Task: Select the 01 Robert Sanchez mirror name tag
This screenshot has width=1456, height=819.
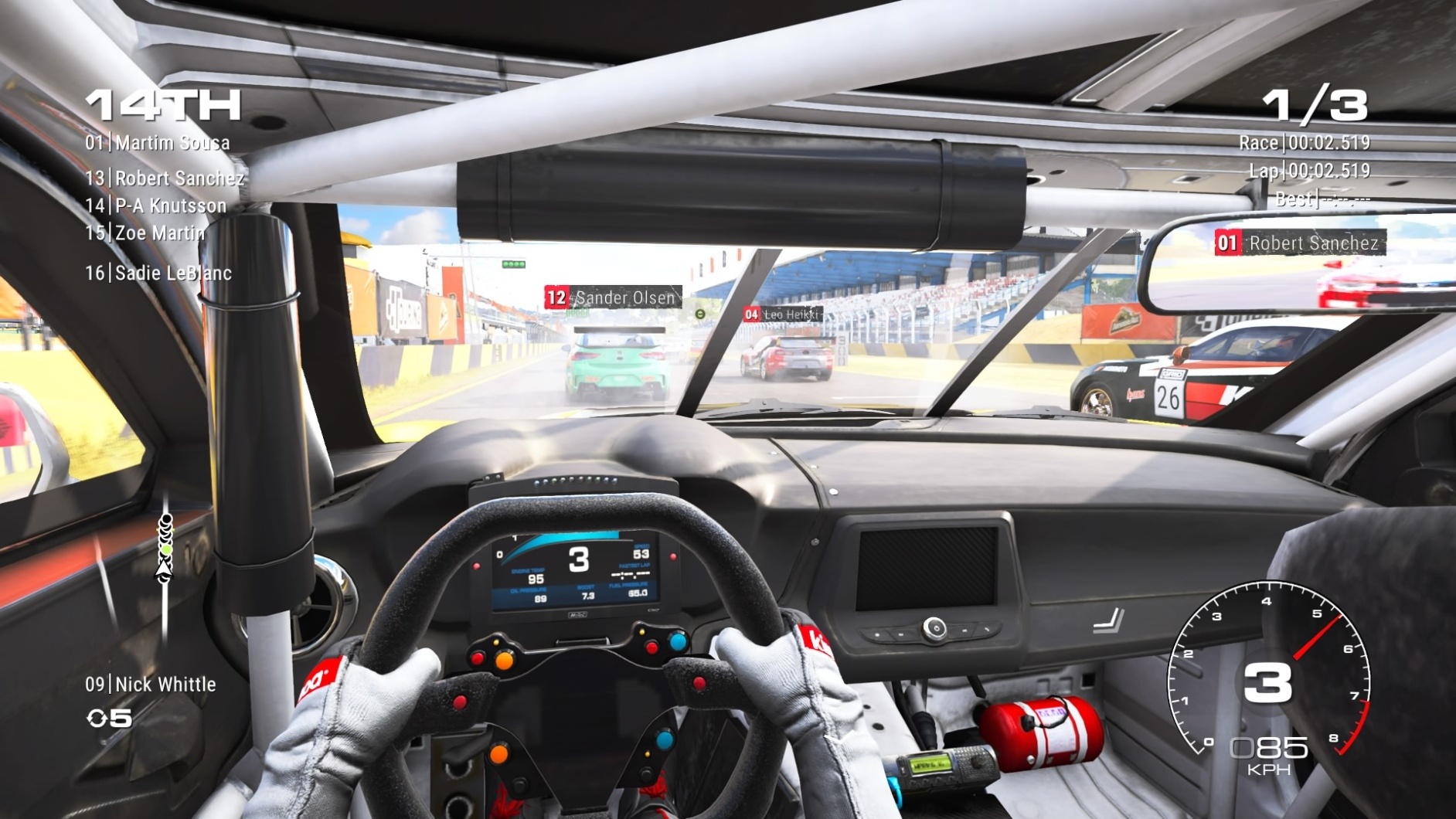Action: [1299, 243]
